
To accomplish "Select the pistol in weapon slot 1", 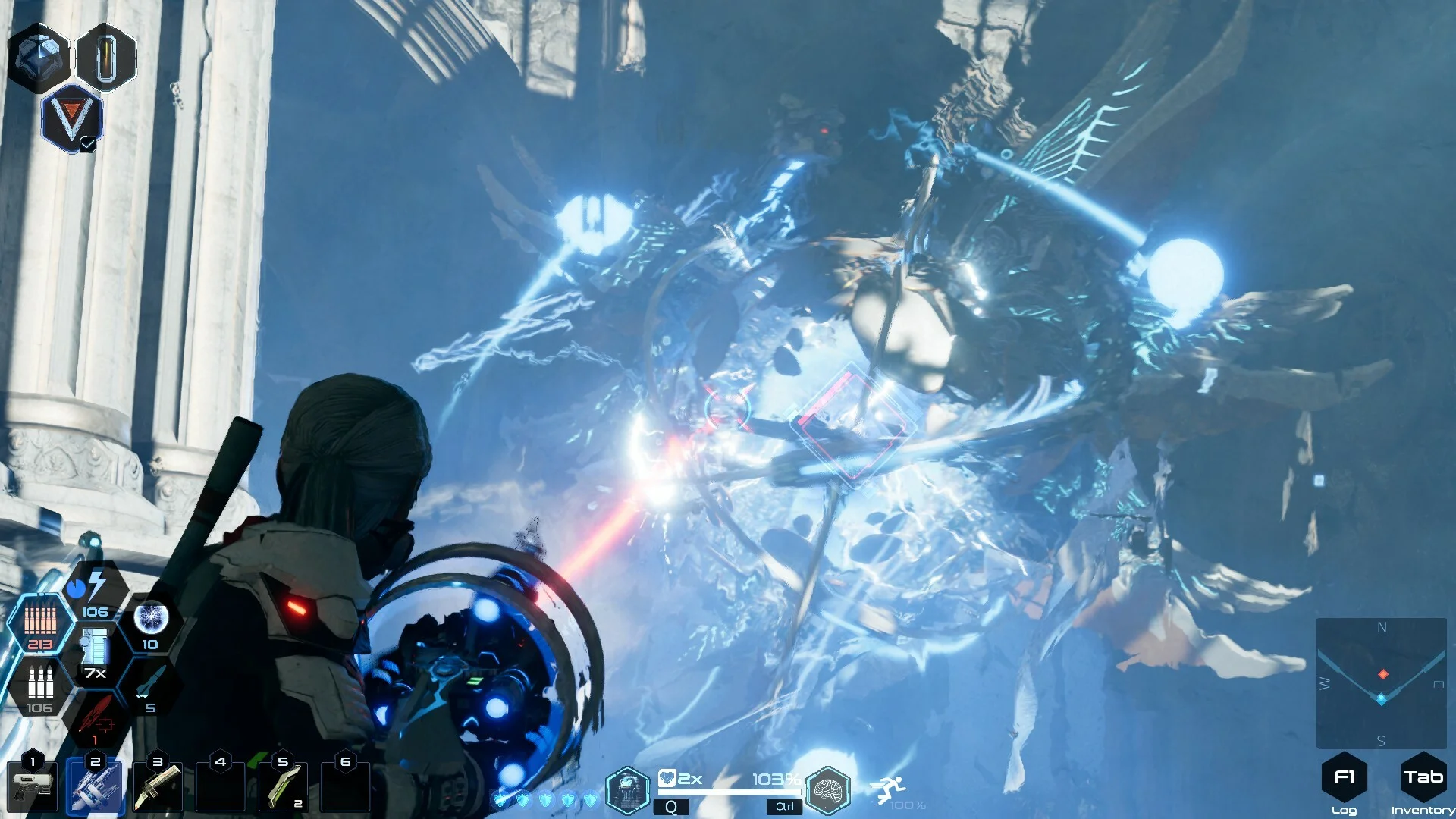I will (x=32, y=788).
